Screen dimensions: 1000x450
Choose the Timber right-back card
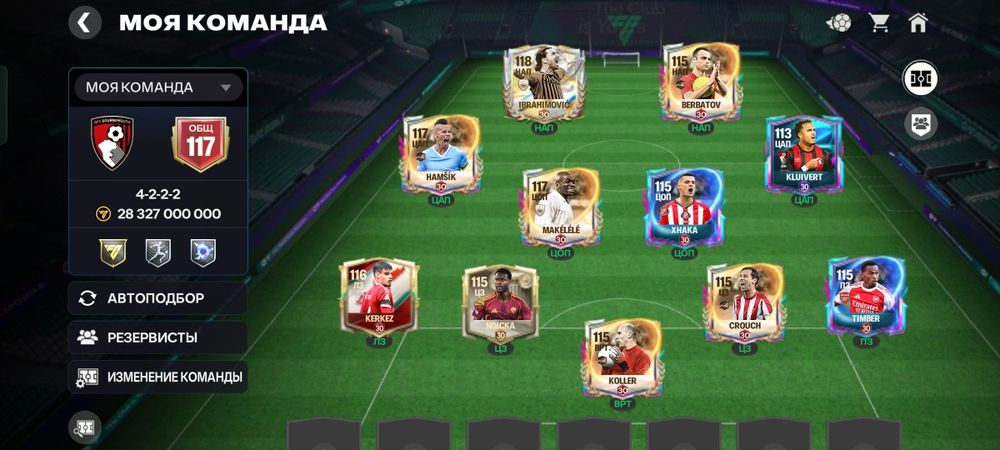866,297
